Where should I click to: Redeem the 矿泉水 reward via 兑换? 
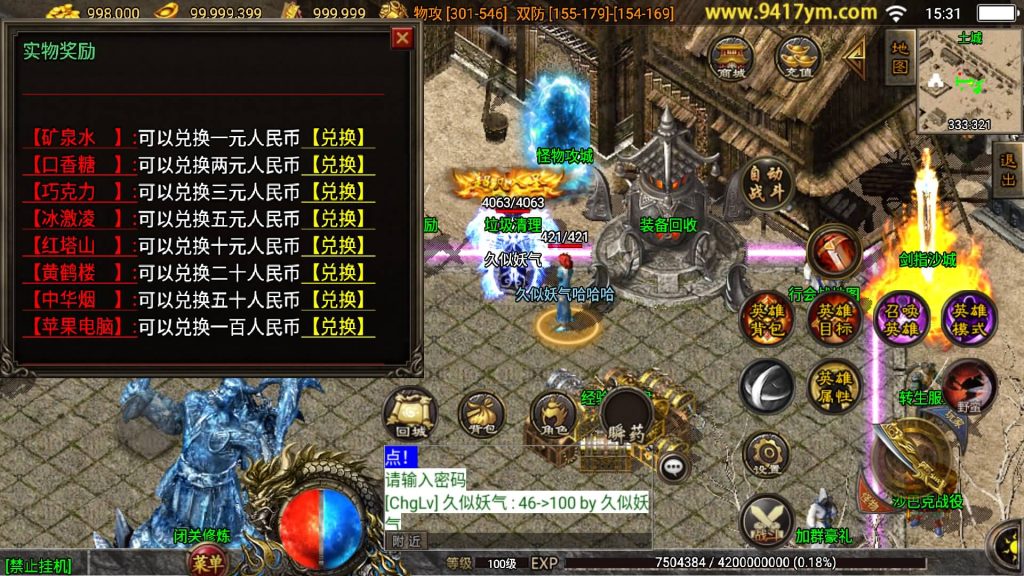(x=339, y=137)
